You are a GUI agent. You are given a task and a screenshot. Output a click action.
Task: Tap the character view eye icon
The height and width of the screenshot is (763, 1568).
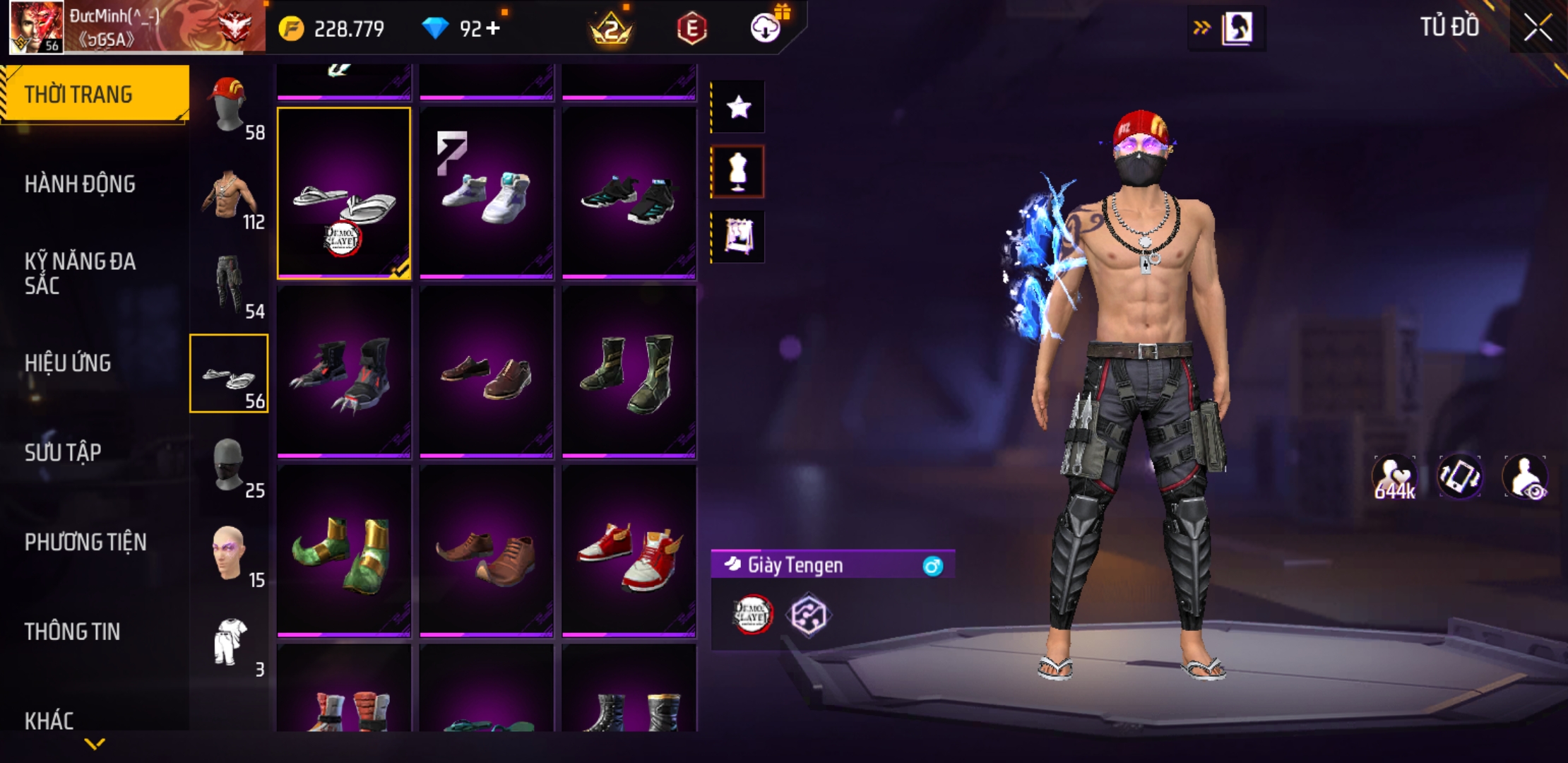tap(1526, 478)
